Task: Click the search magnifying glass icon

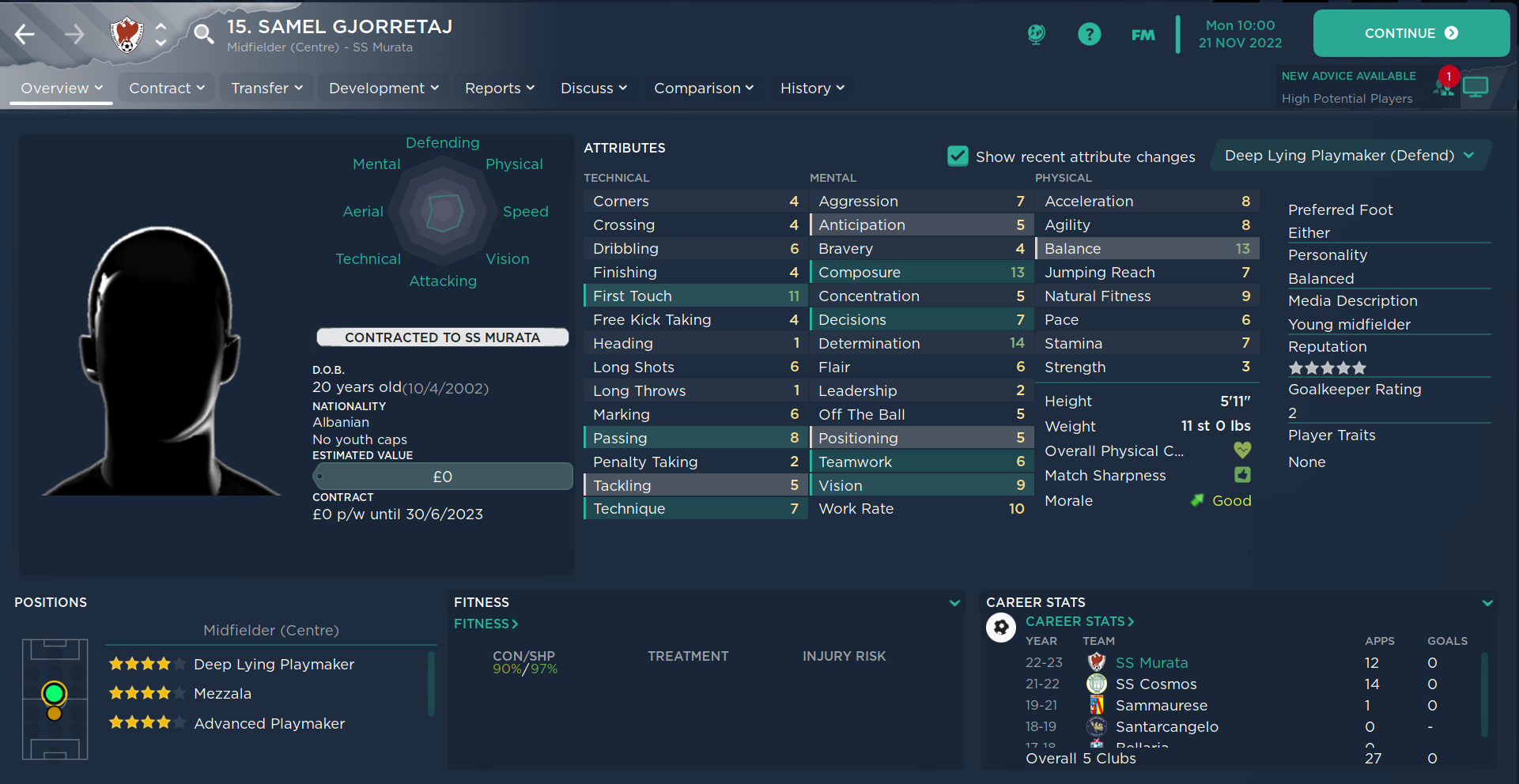Action: coord(203,35)
